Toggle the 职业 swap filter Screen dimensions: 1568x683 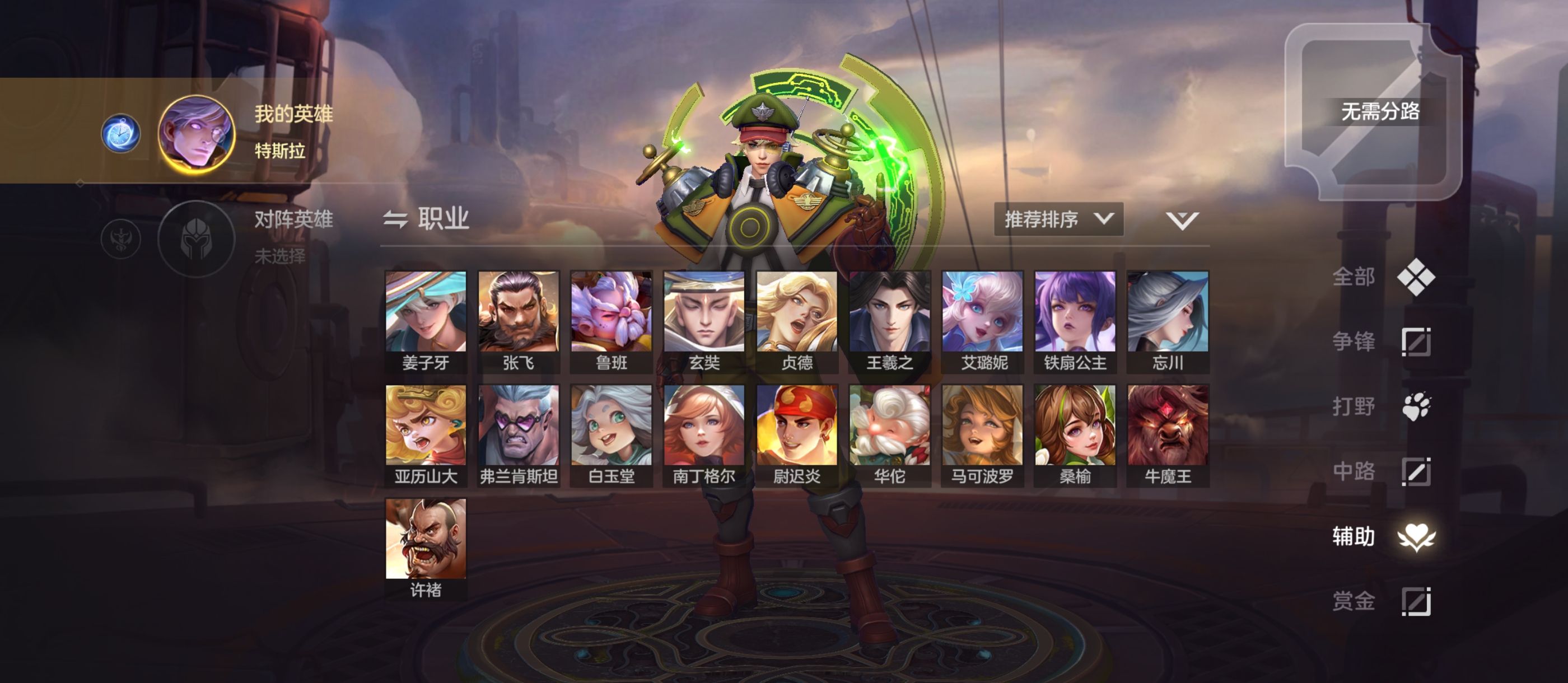point(426,219)
